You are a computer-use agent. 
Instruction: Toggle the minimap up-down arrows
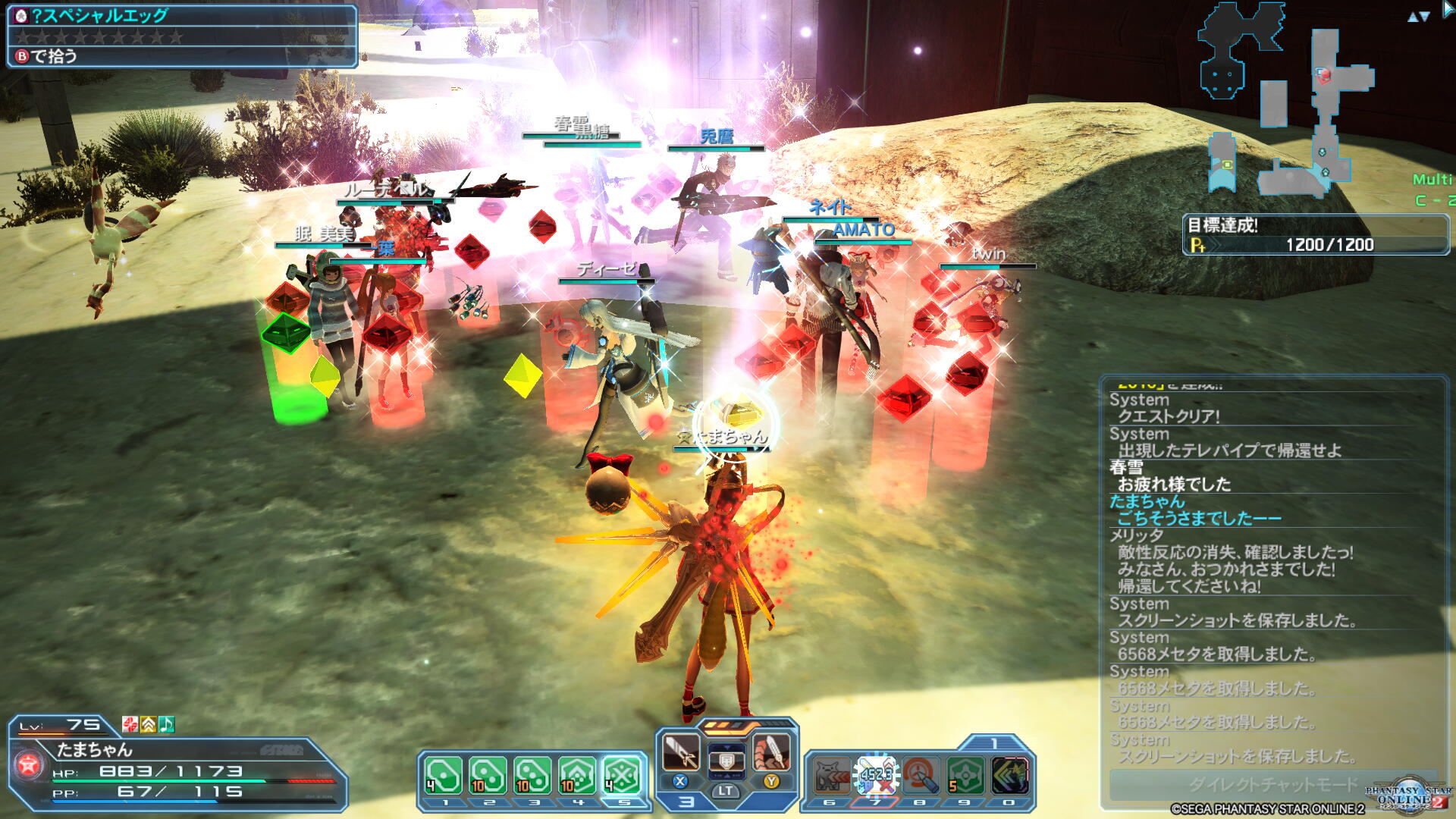click(1418, 17)
